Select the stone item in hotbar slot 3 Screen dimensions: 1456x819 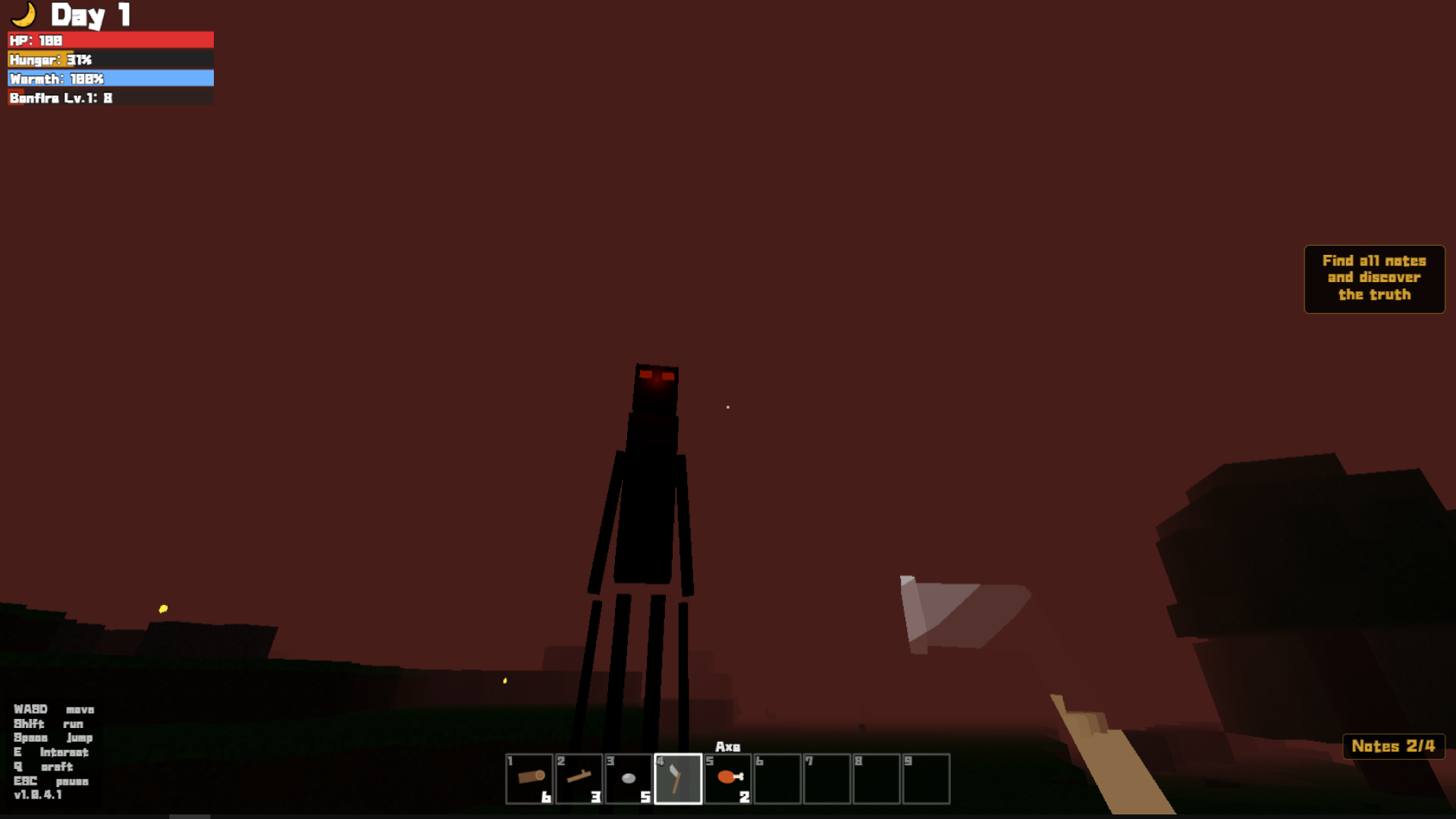pyautogui.click(x=628, y=777)
